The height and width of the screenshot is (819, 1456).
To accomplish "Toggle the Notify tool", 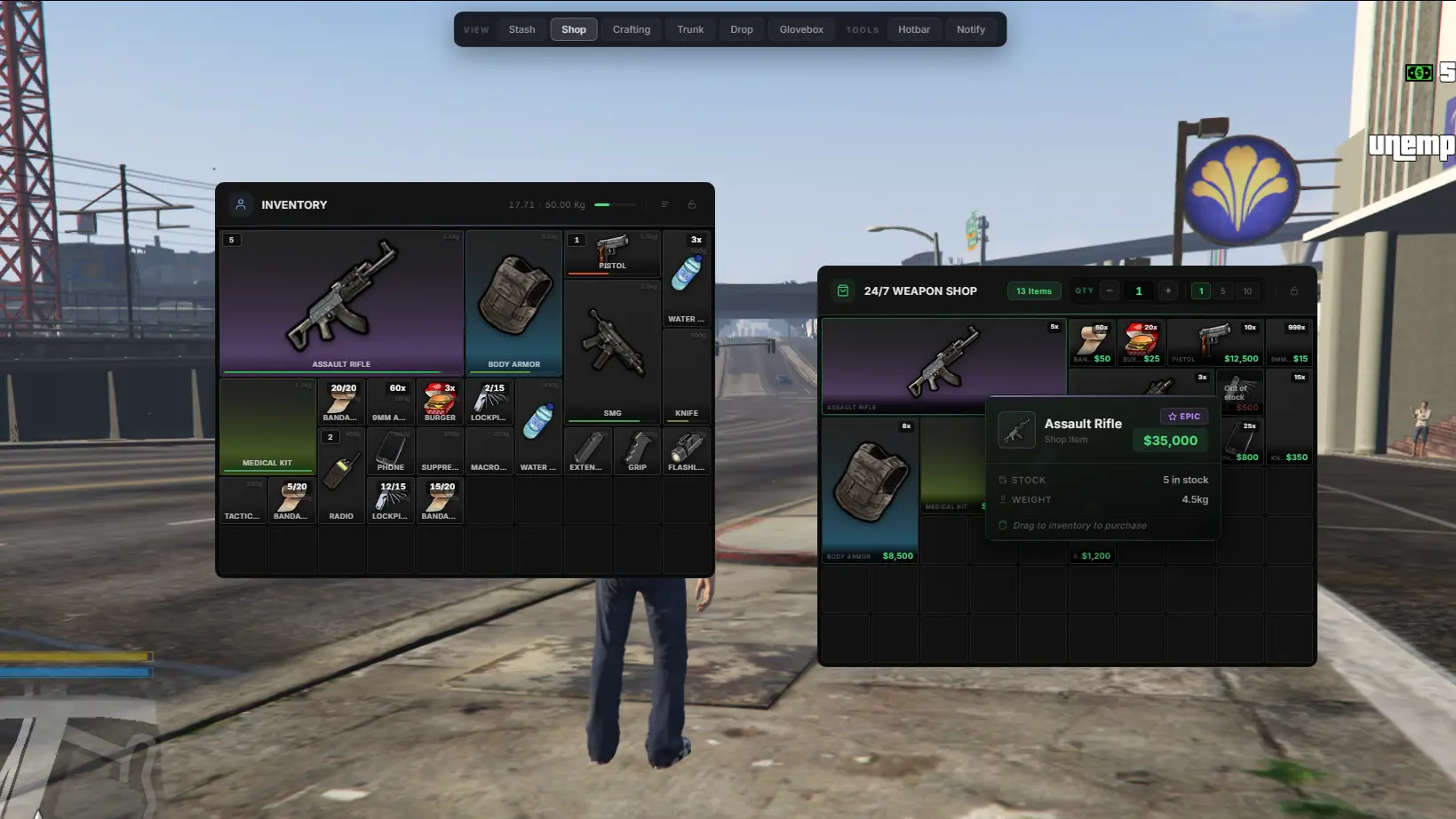I will pyautogui.click(x=970, y=29).
